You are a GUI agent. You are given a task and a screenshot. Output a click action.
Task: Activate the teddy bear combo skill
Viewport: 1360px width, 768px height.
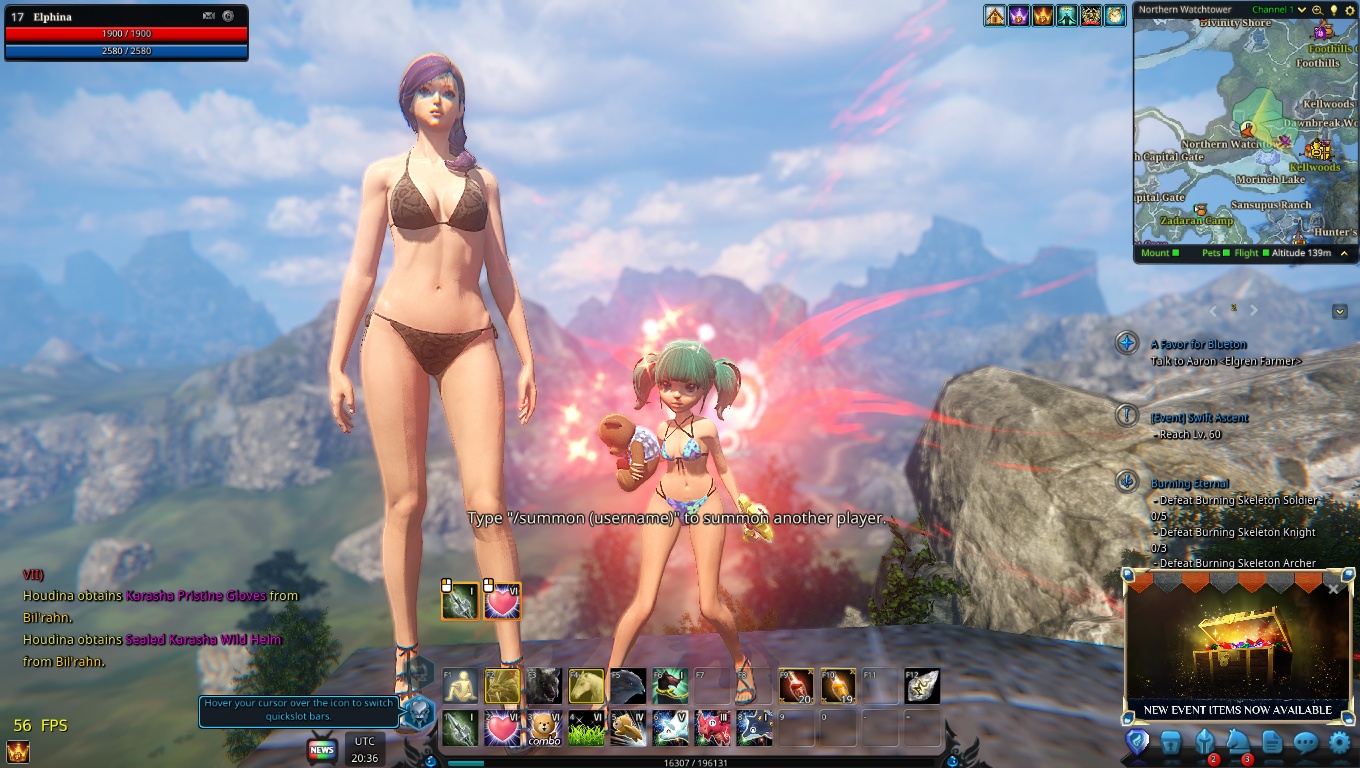coord(544,728)
